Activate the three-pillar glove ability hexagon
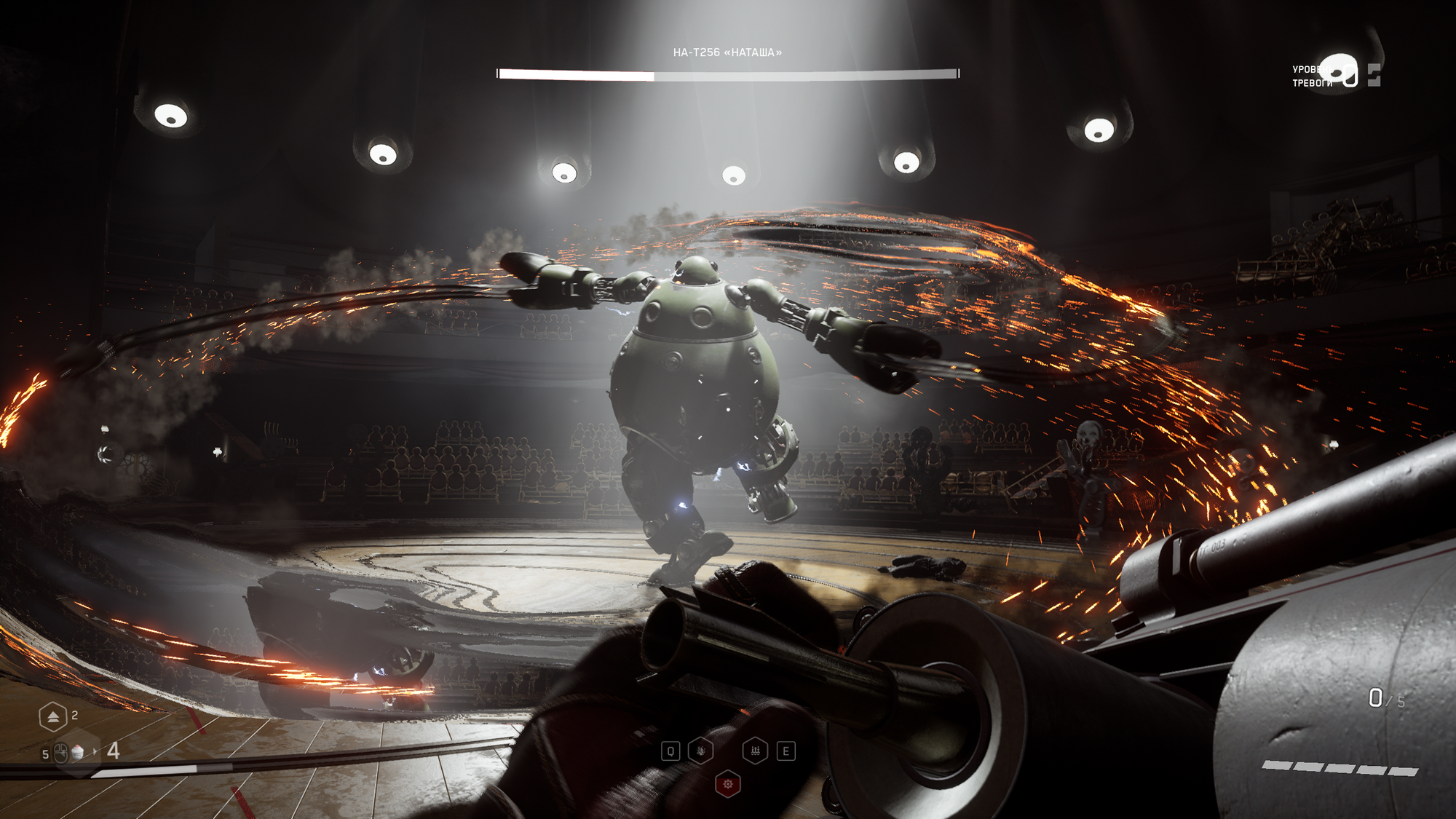Image resolution: width=1456 pixels, height=819 pixels. coord(755,751)
